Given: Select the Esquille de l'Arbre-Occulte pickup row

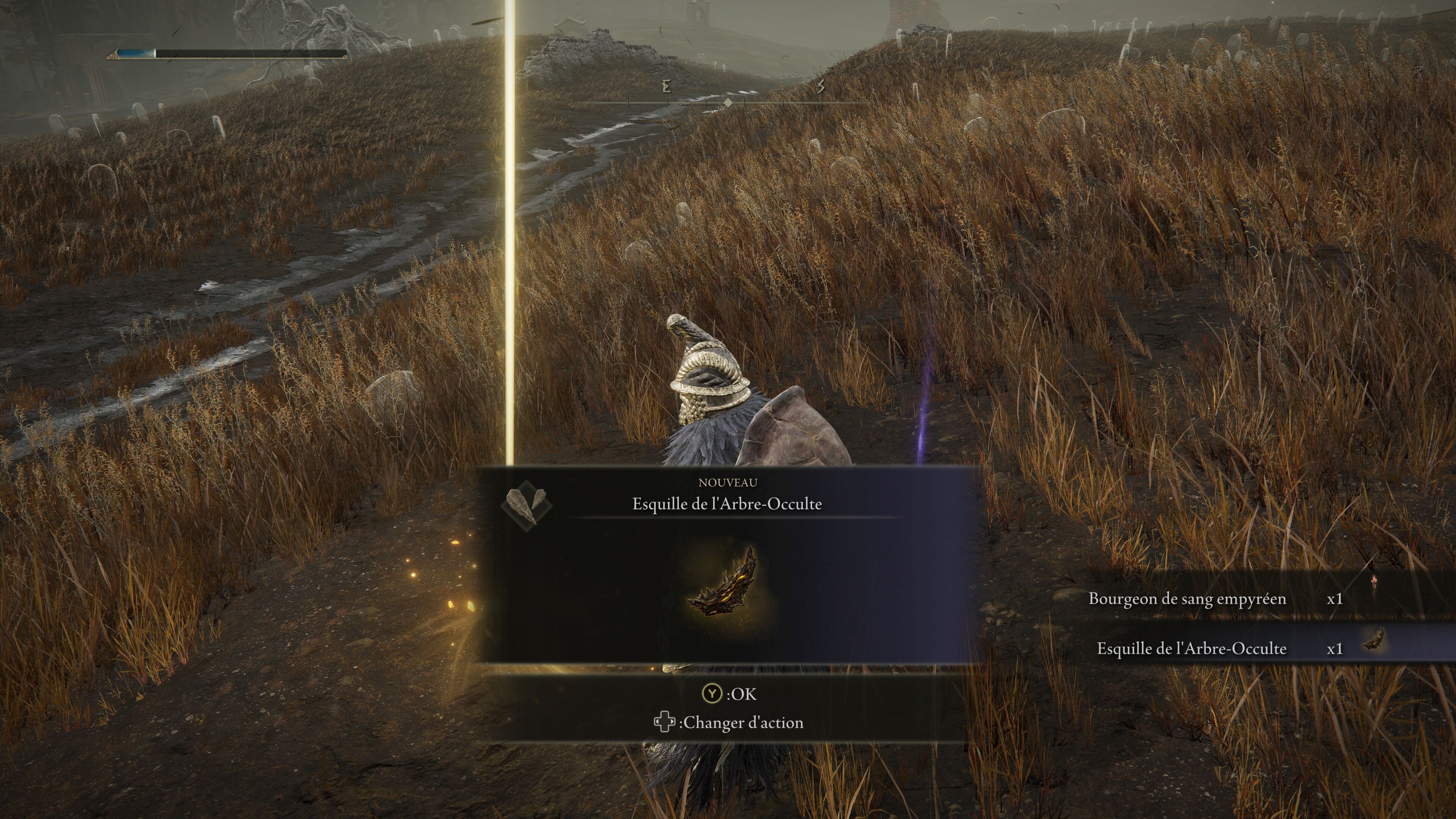Looking at the screenshot, I should [1215, 648].
